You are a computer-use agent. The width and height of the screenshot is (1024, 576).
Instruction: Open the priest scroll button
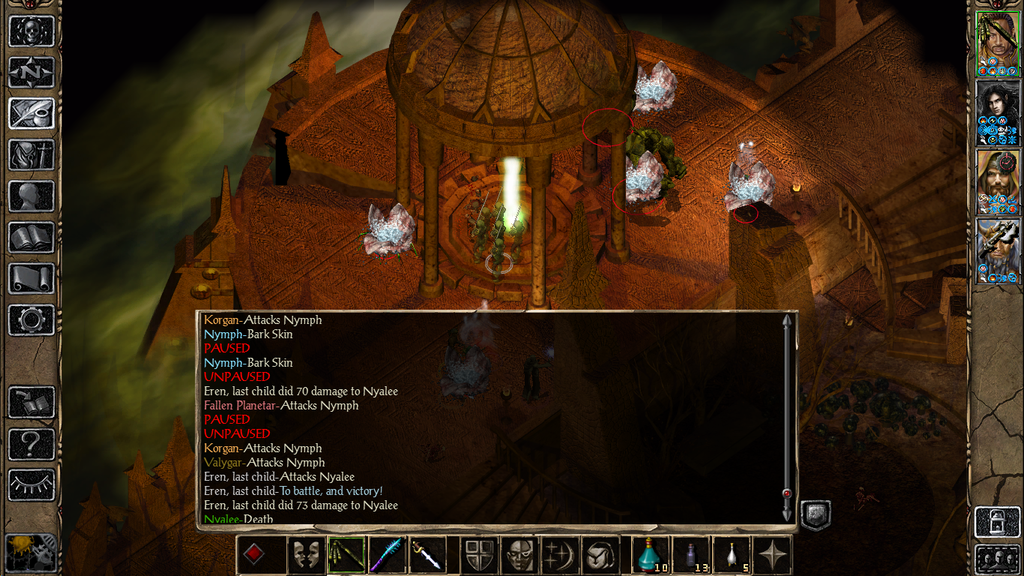tap(31, 278)
